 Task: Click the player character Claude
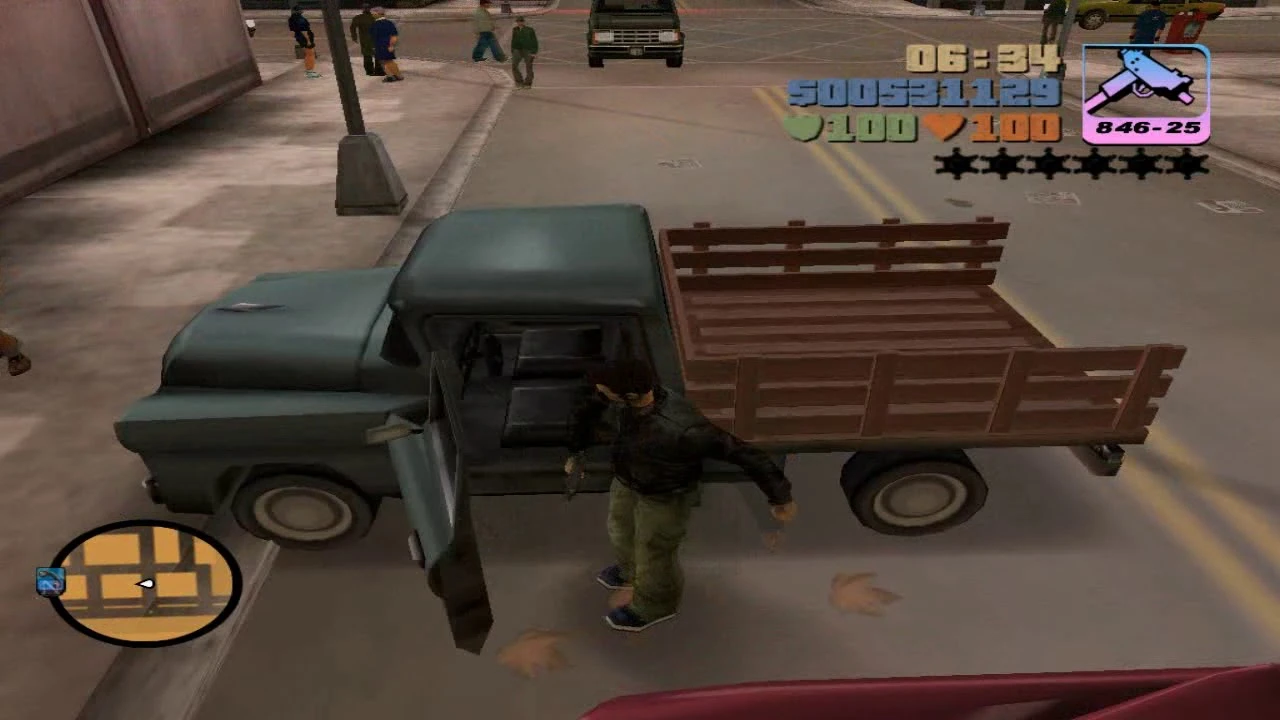point(650,480)
